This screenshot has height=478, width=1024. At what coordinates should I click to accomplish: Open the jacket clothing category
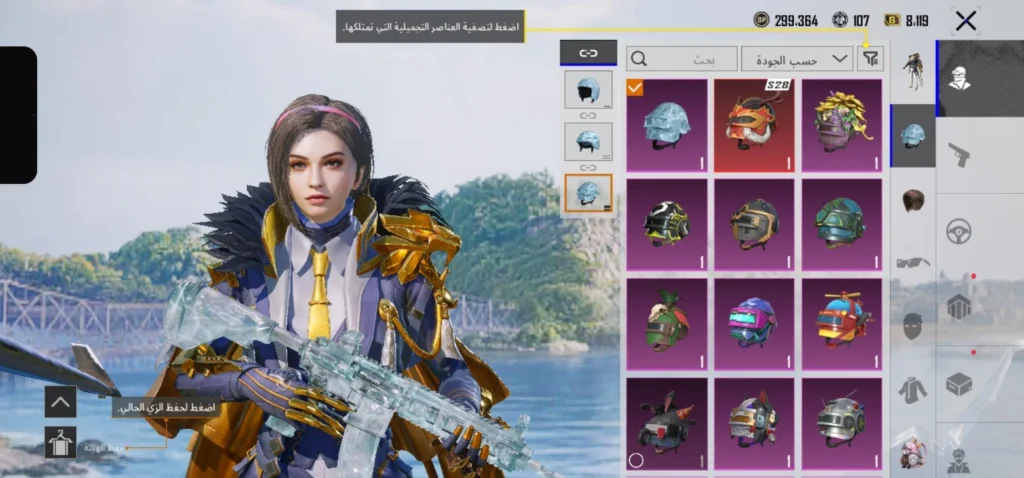pyautogui.click(x=913, y=390)
